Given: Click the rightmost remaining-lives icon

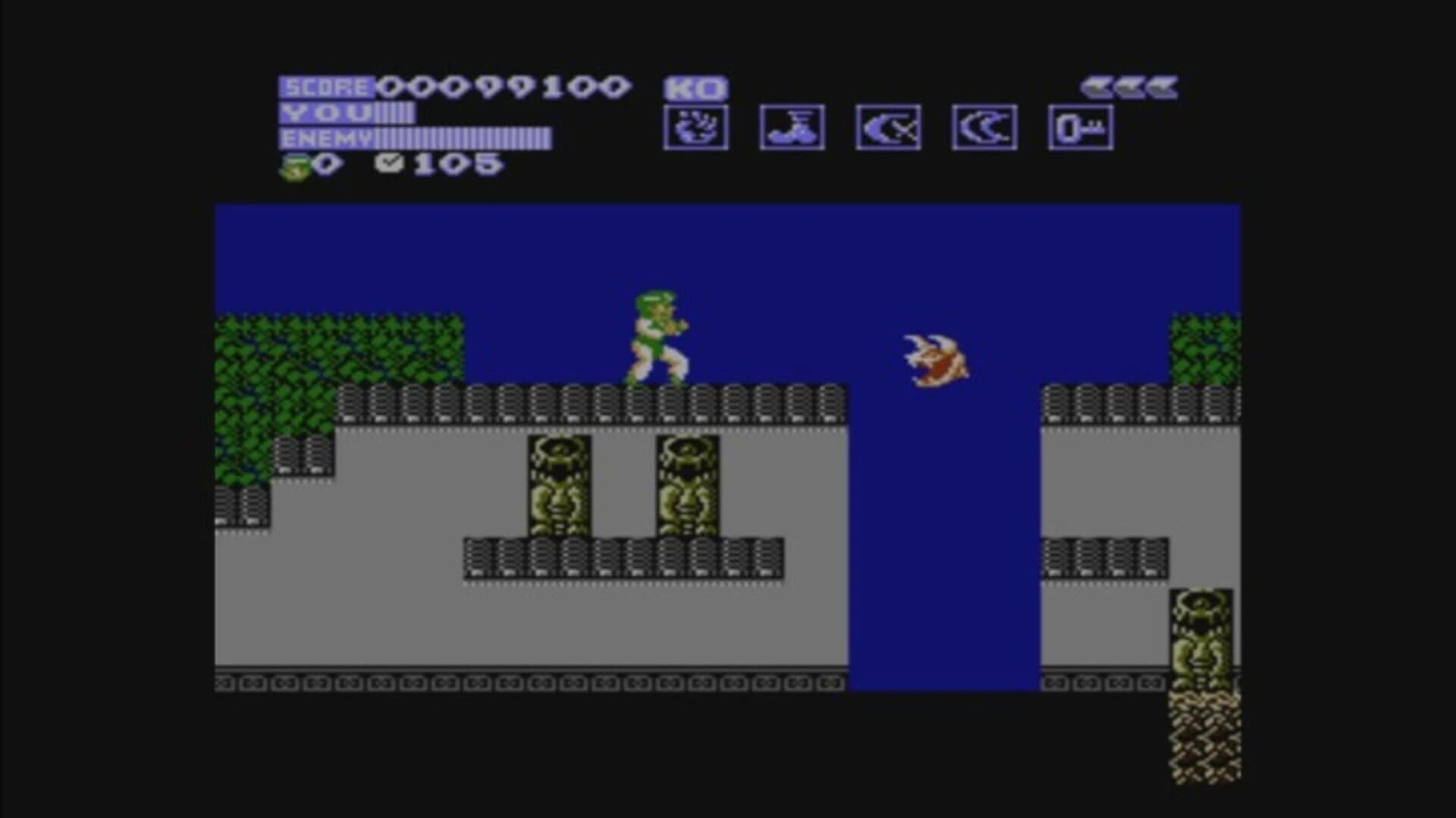Looking at the screenshot, I should pos(1163,87).
